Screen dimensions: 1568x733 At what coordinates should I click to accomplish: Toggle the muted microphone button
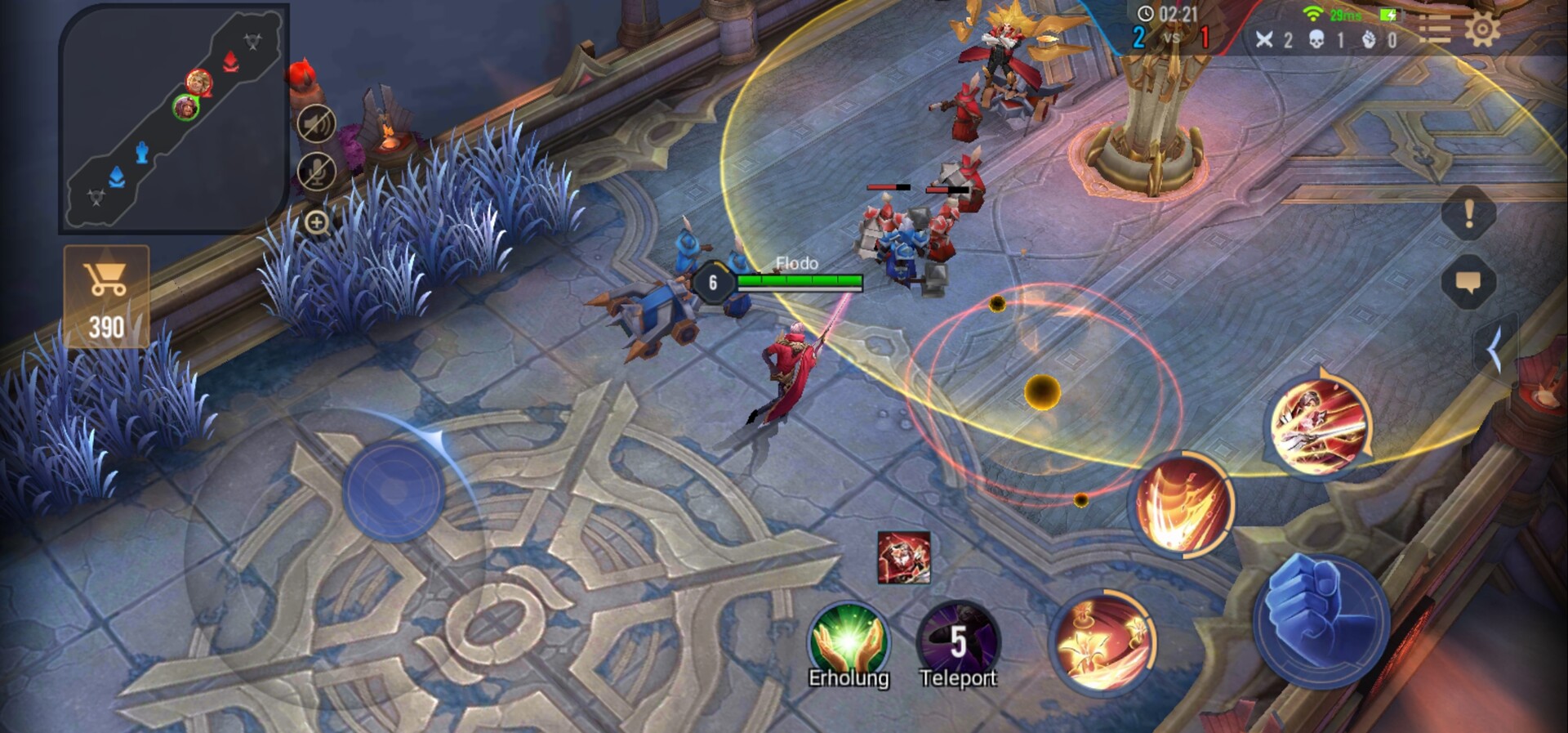[x=316, y=172]
